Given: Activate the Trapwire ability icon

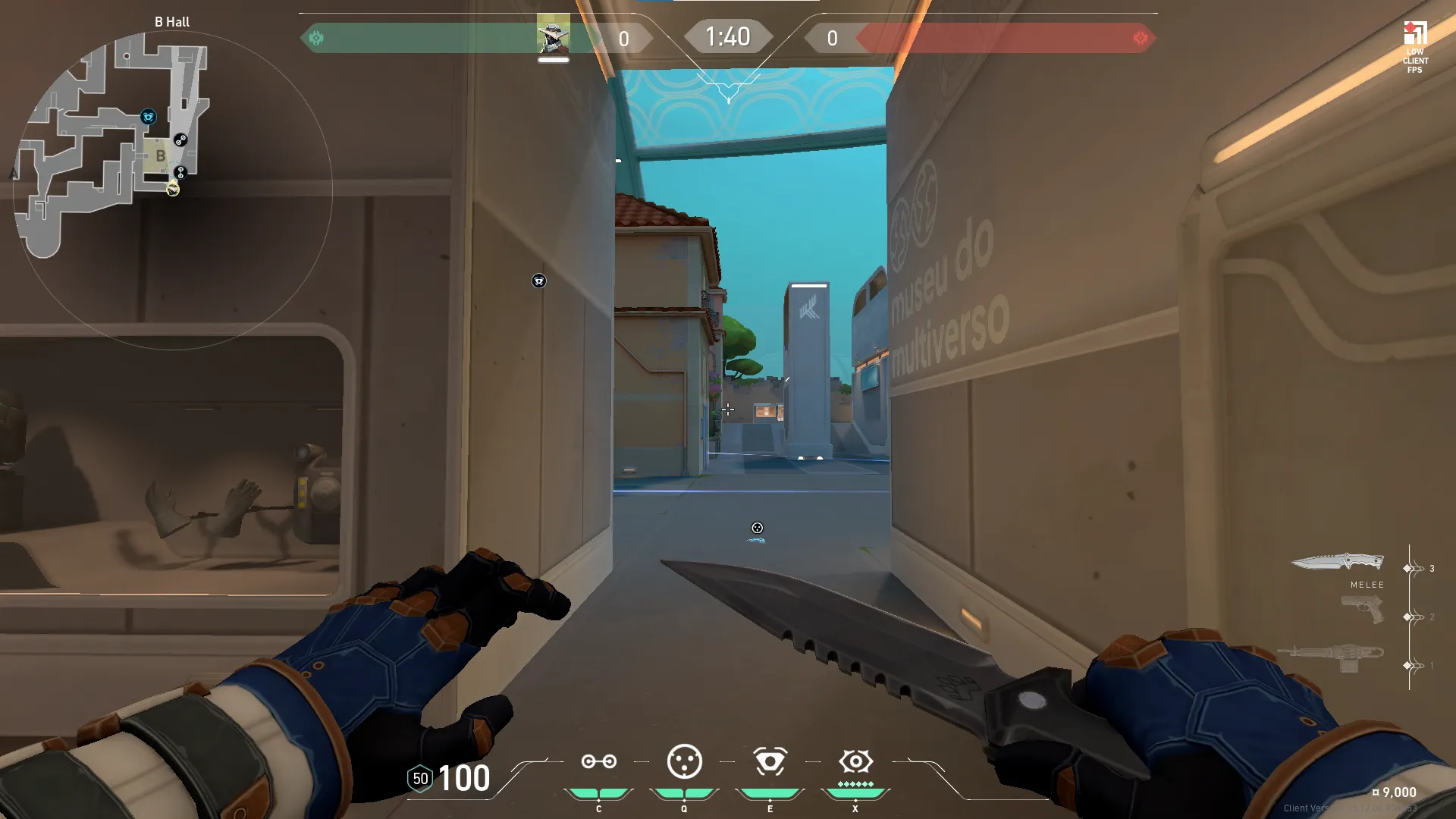Looking at the screenshot, I should 598,761.
